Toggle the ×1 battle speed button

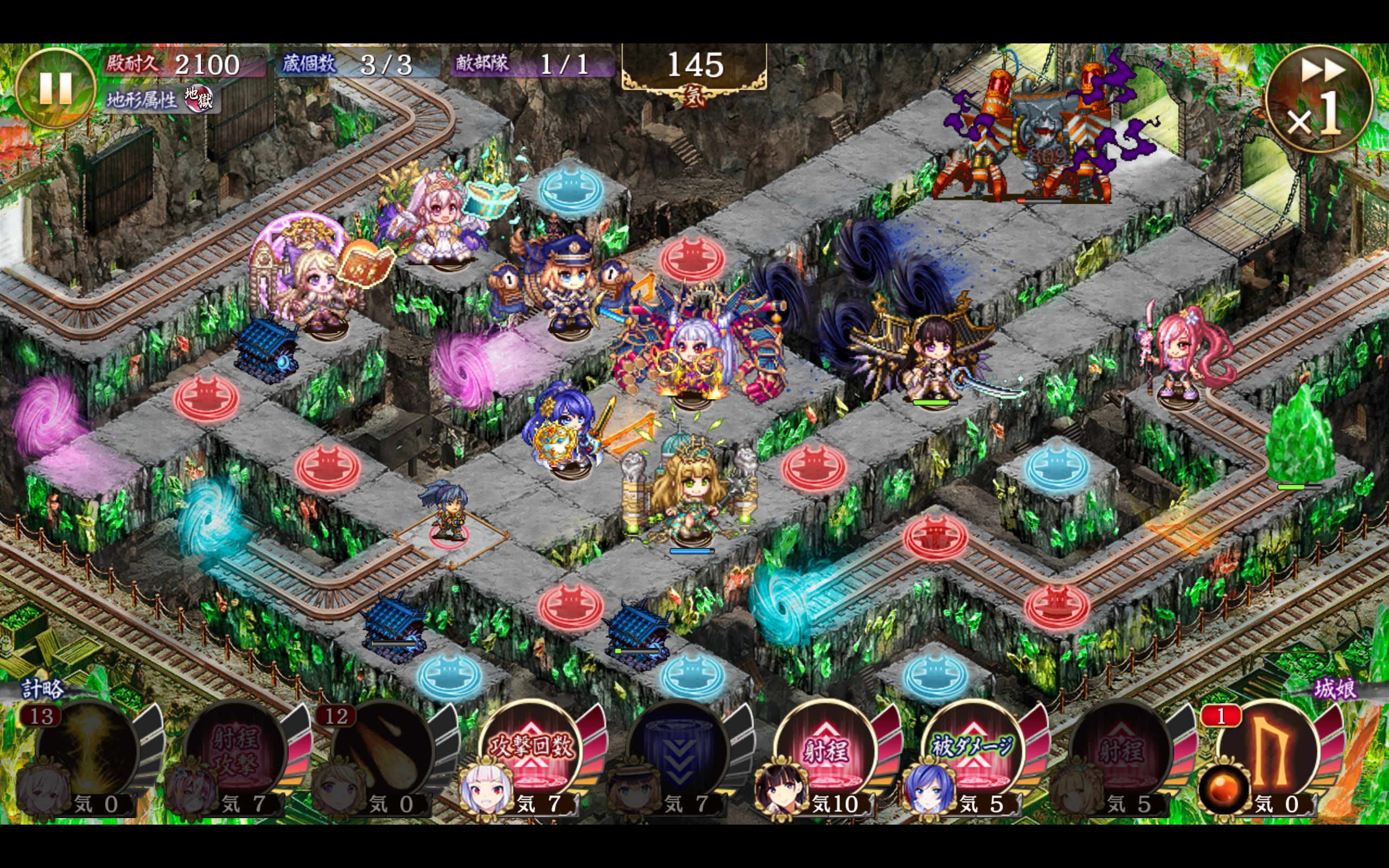(1318, 99)
